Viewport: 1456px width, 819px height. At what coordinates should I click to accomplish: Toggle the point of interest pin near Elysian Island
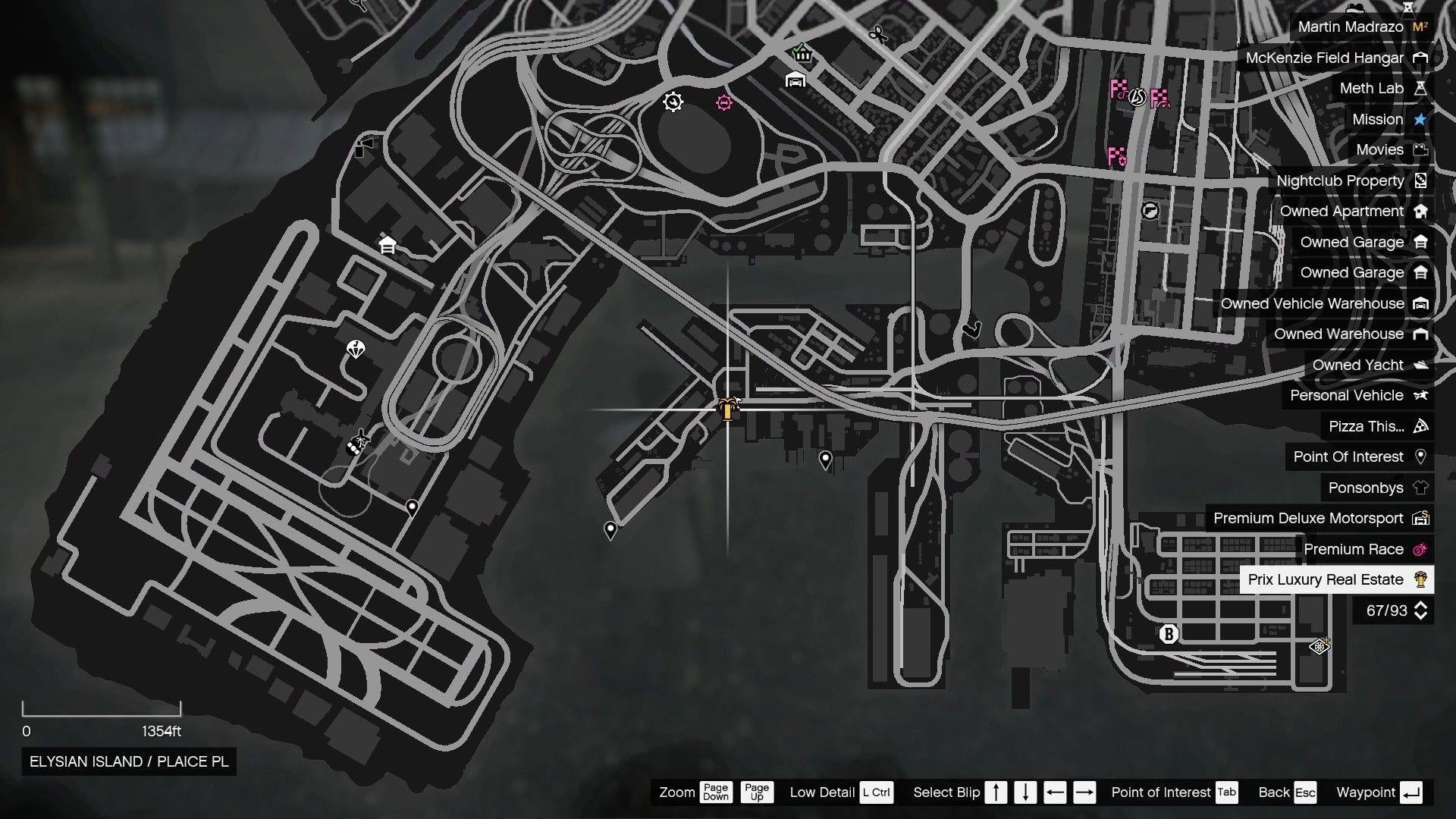click(x=611, y=530)
